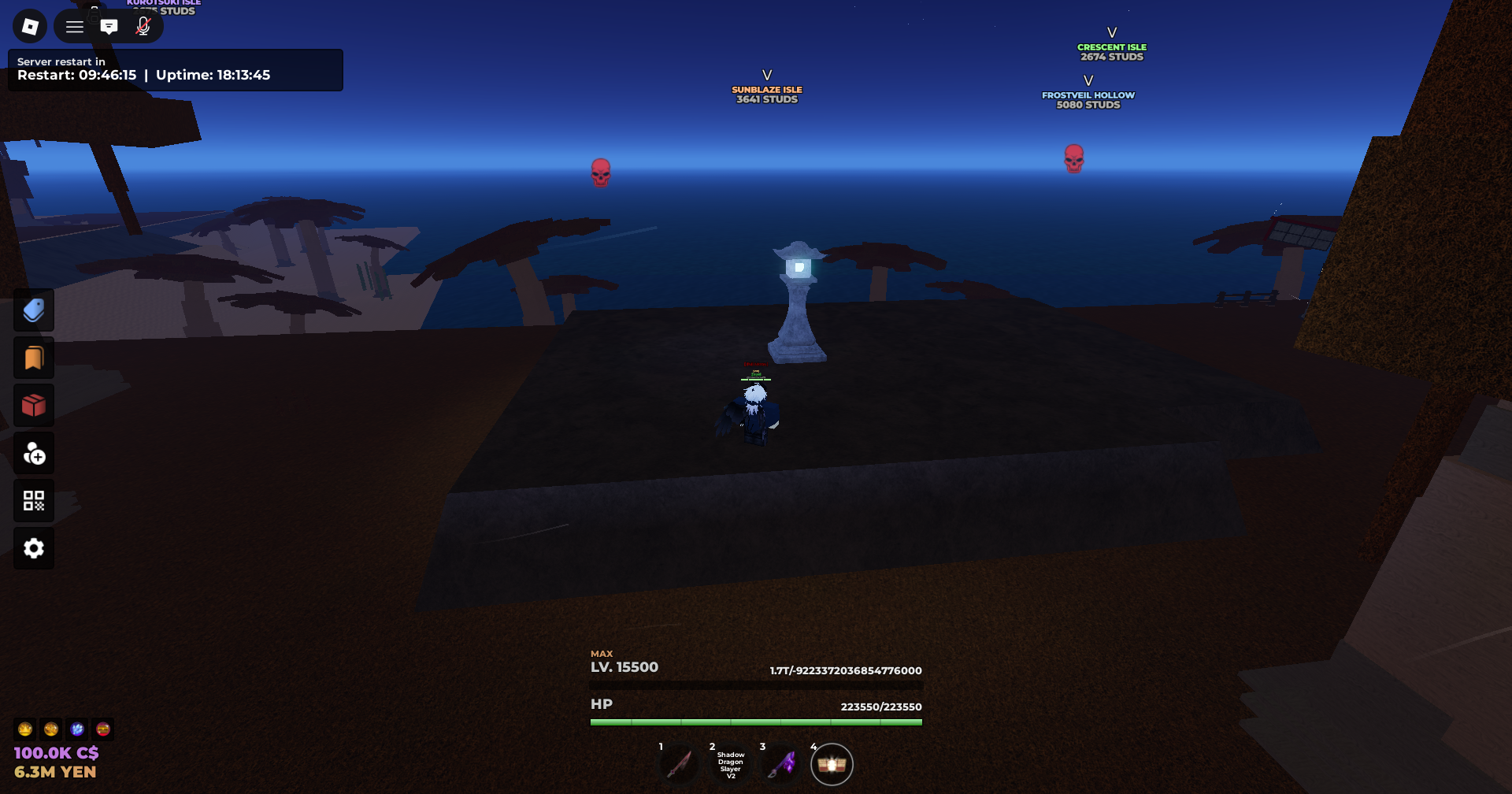Click the blue crystal boost icon
Viewport: 1512px width, 794px height.
pyautogui.click(x=77, y=729)
